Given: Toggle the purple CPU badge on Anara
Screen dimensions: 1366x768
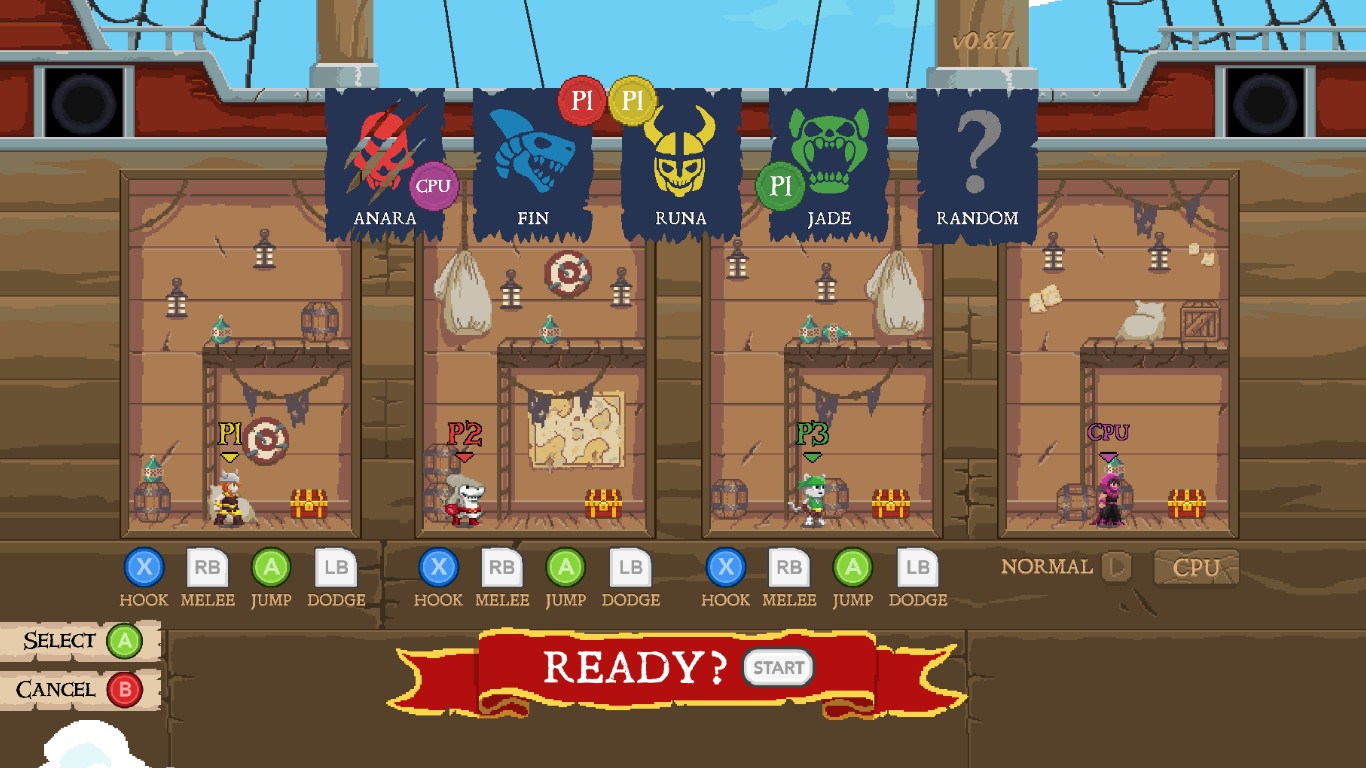Looking at the screenshot, I should 434,185.
